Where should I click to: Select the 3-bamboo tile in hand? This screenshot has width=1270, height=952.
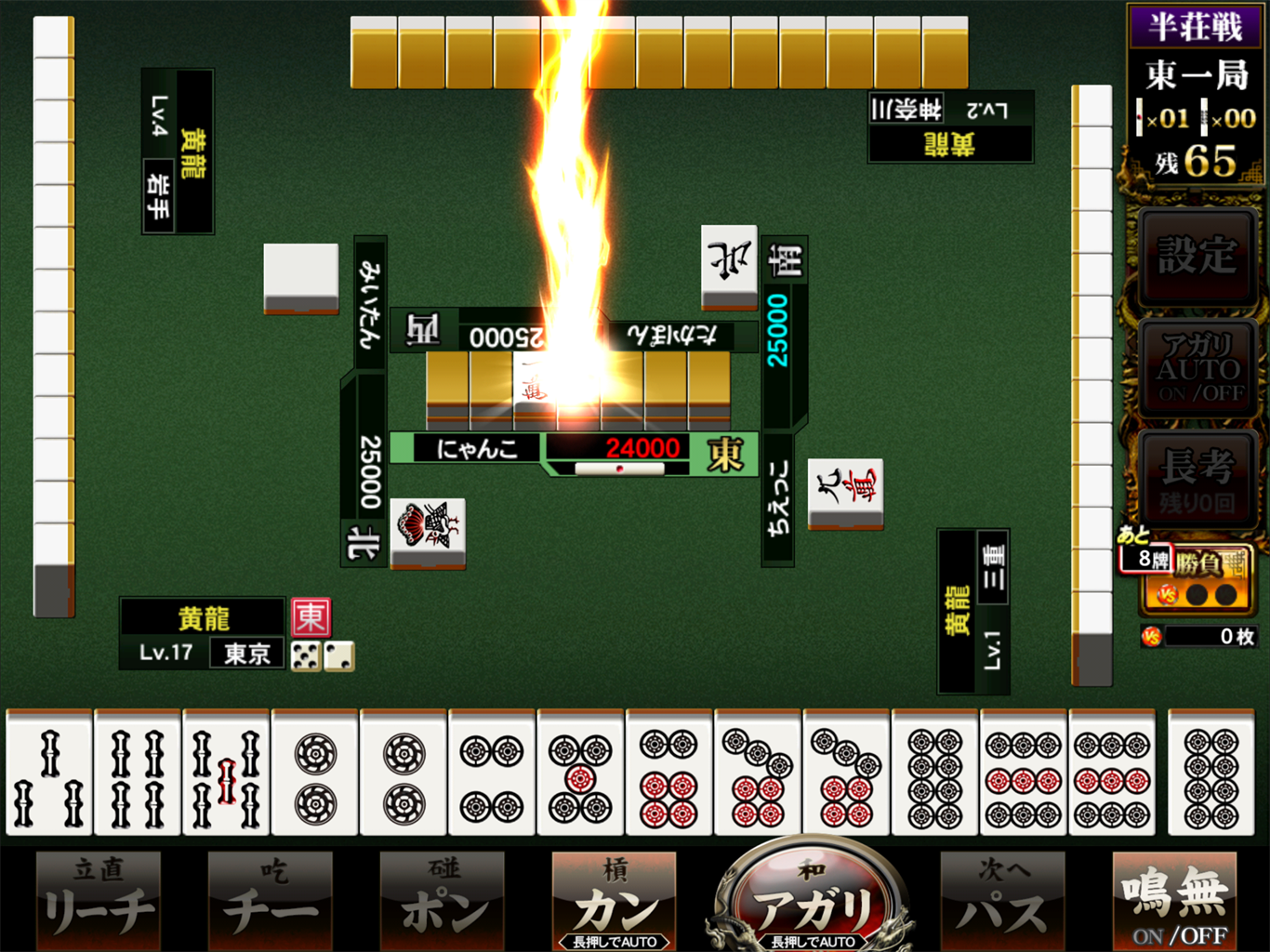pos(49,773)
